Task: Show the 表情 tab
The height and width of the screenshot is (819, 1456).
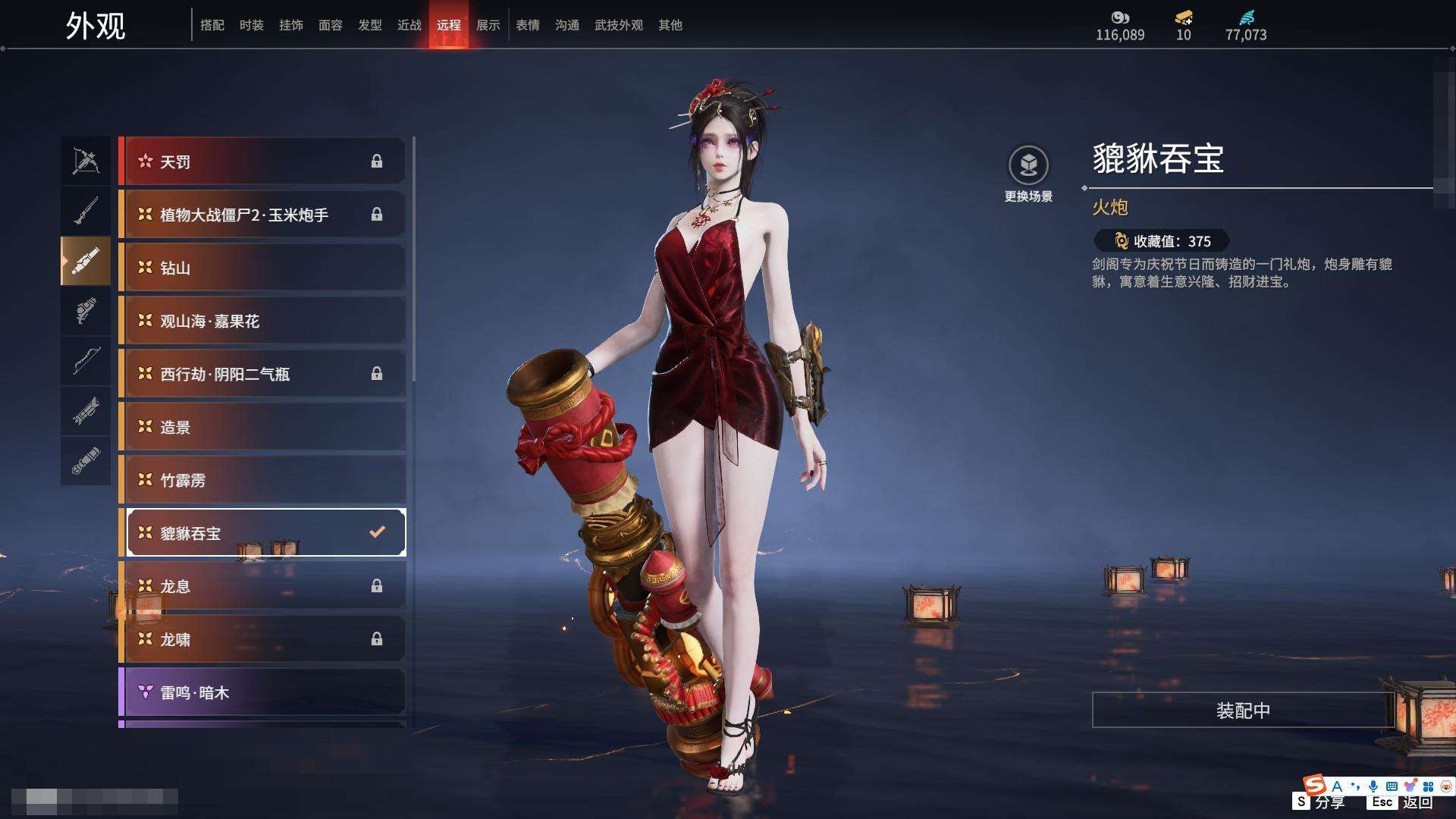Action: pos(527,25)
